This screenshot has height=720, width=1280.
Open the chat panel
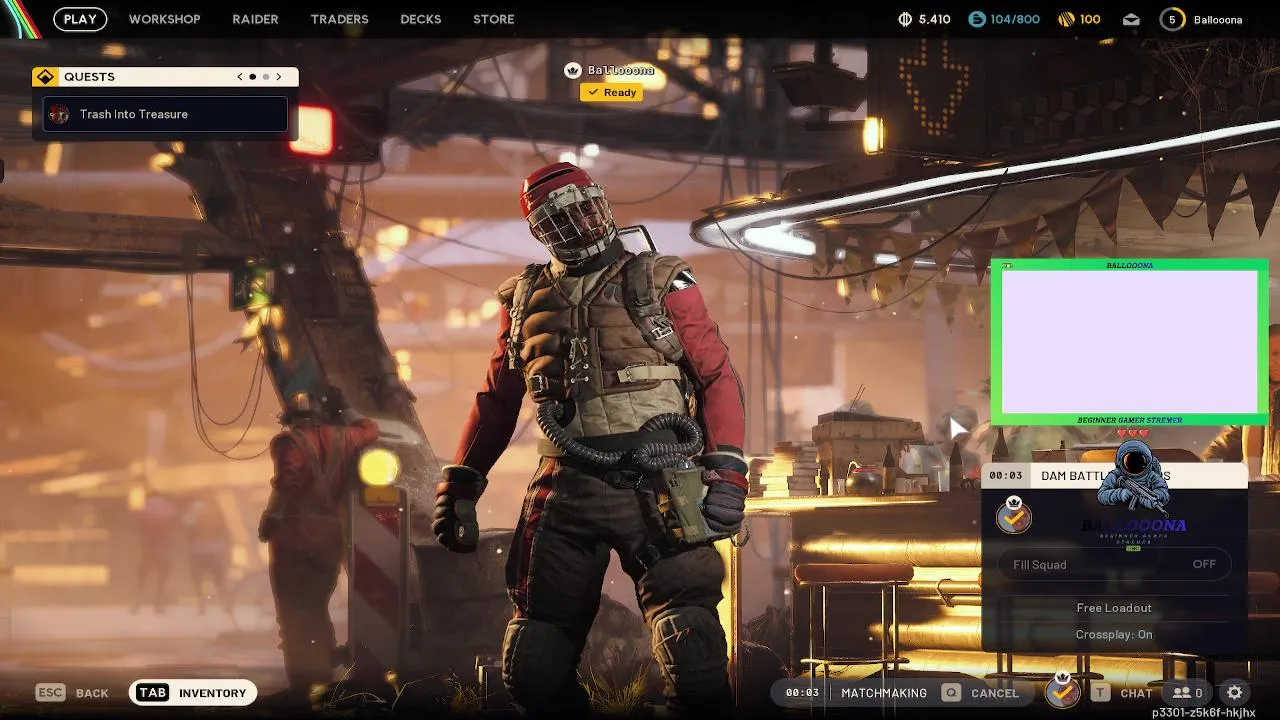coord(1122,693)
